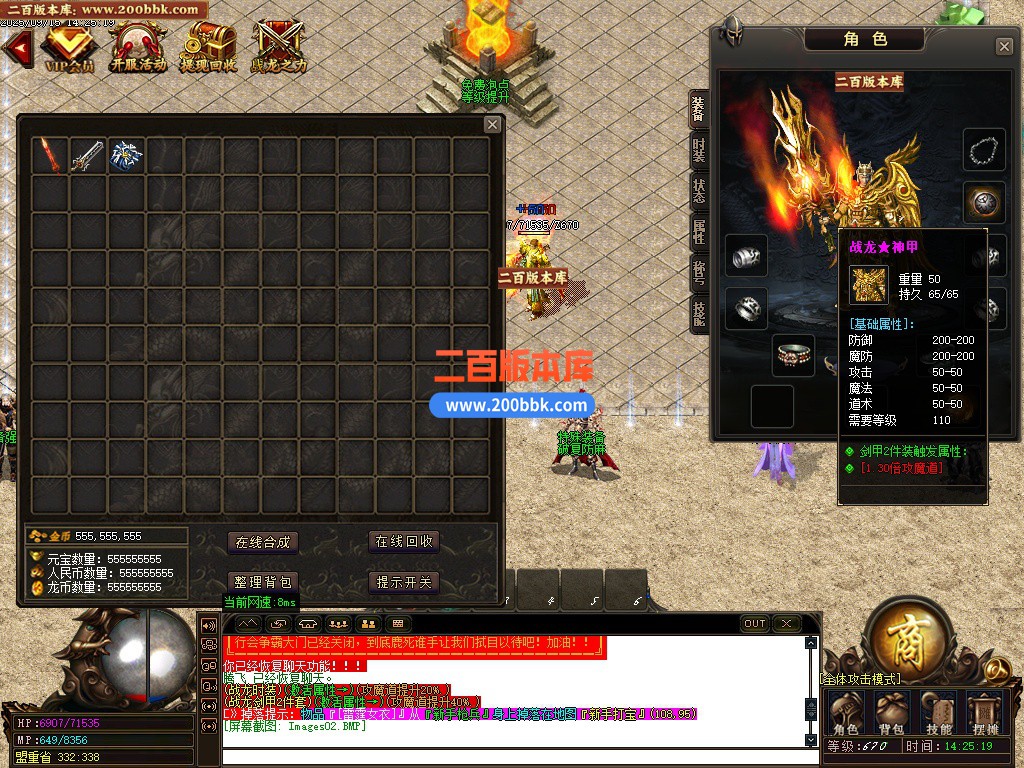
Task: Select the red flaming sword in bag
Action: (x=49, y=156)
